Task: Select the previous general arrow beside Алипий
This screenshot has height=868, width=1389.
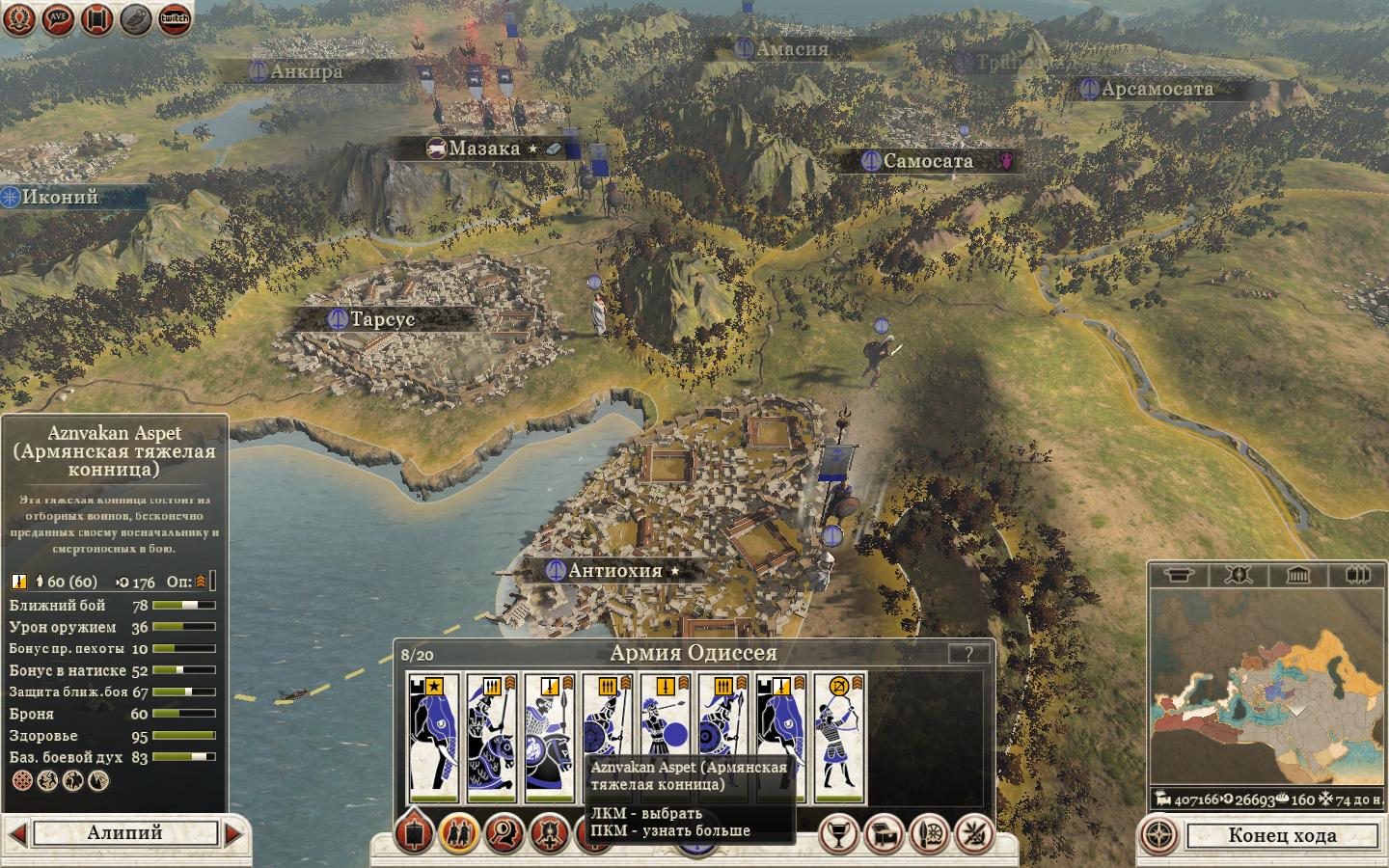Action: (16, 832)
